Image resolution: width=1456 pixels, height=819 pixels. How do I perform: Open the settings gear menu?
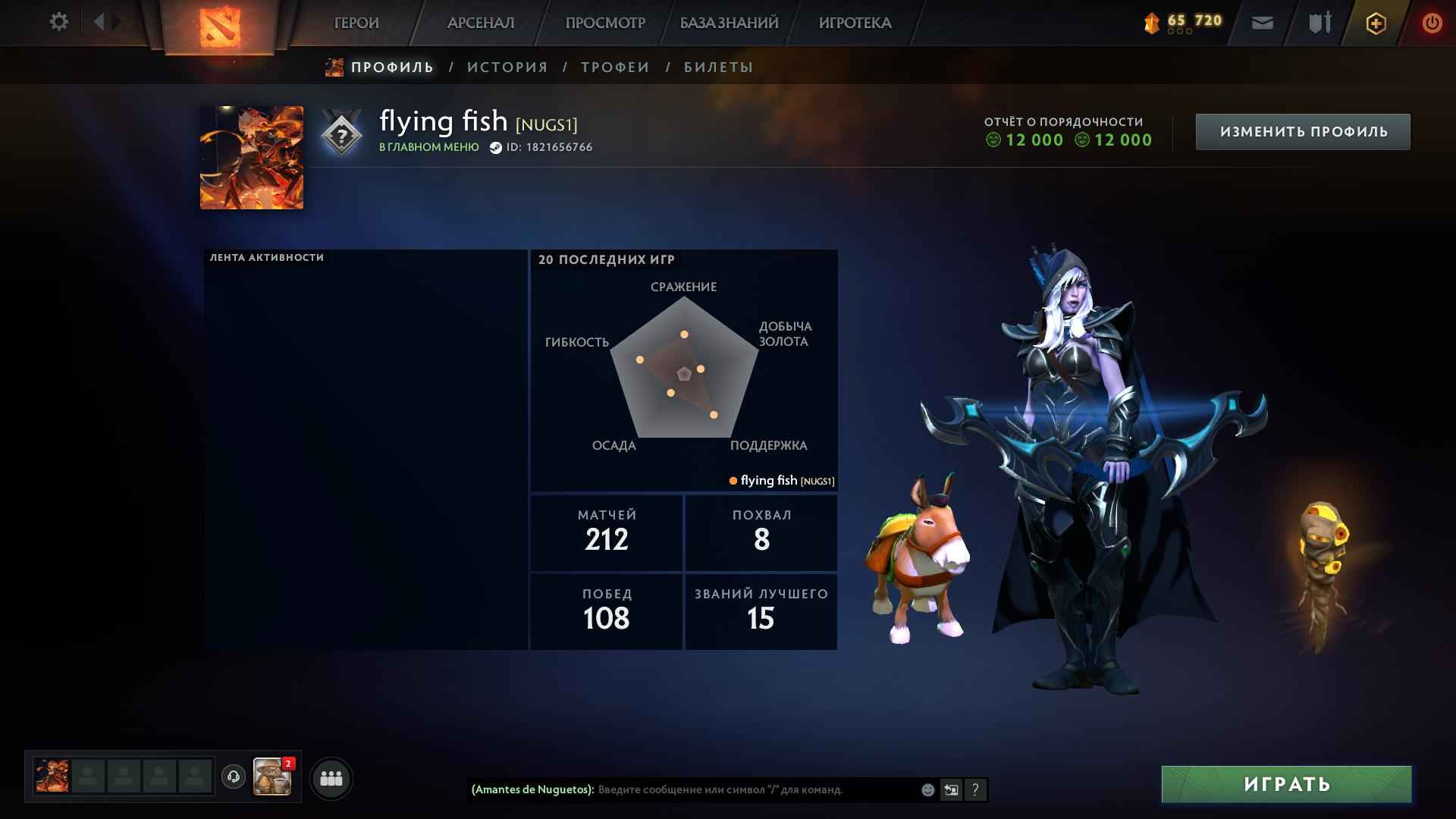point(58,22)
